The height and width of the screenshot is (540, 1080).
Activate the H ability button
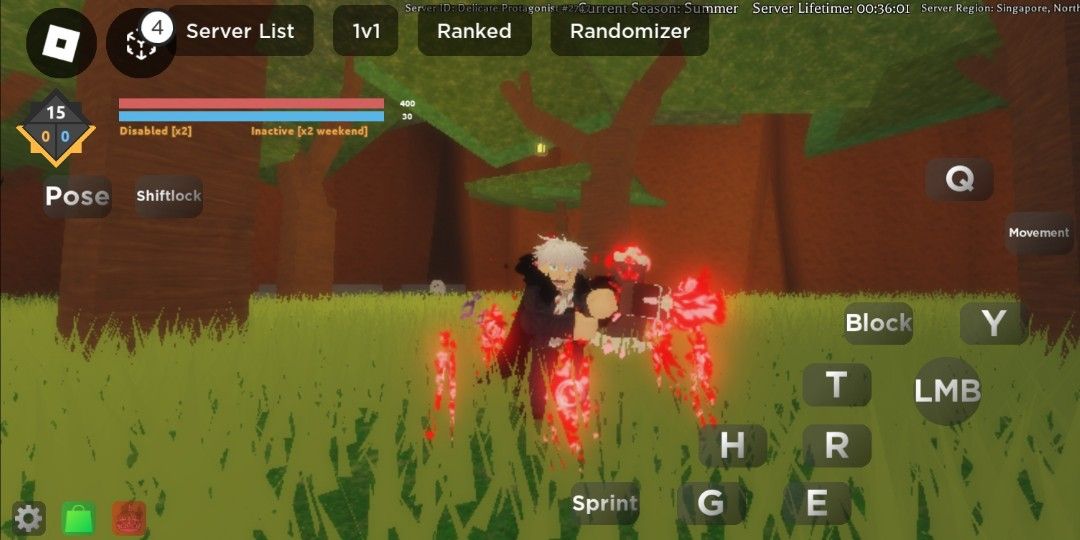(x=732, y=445)
